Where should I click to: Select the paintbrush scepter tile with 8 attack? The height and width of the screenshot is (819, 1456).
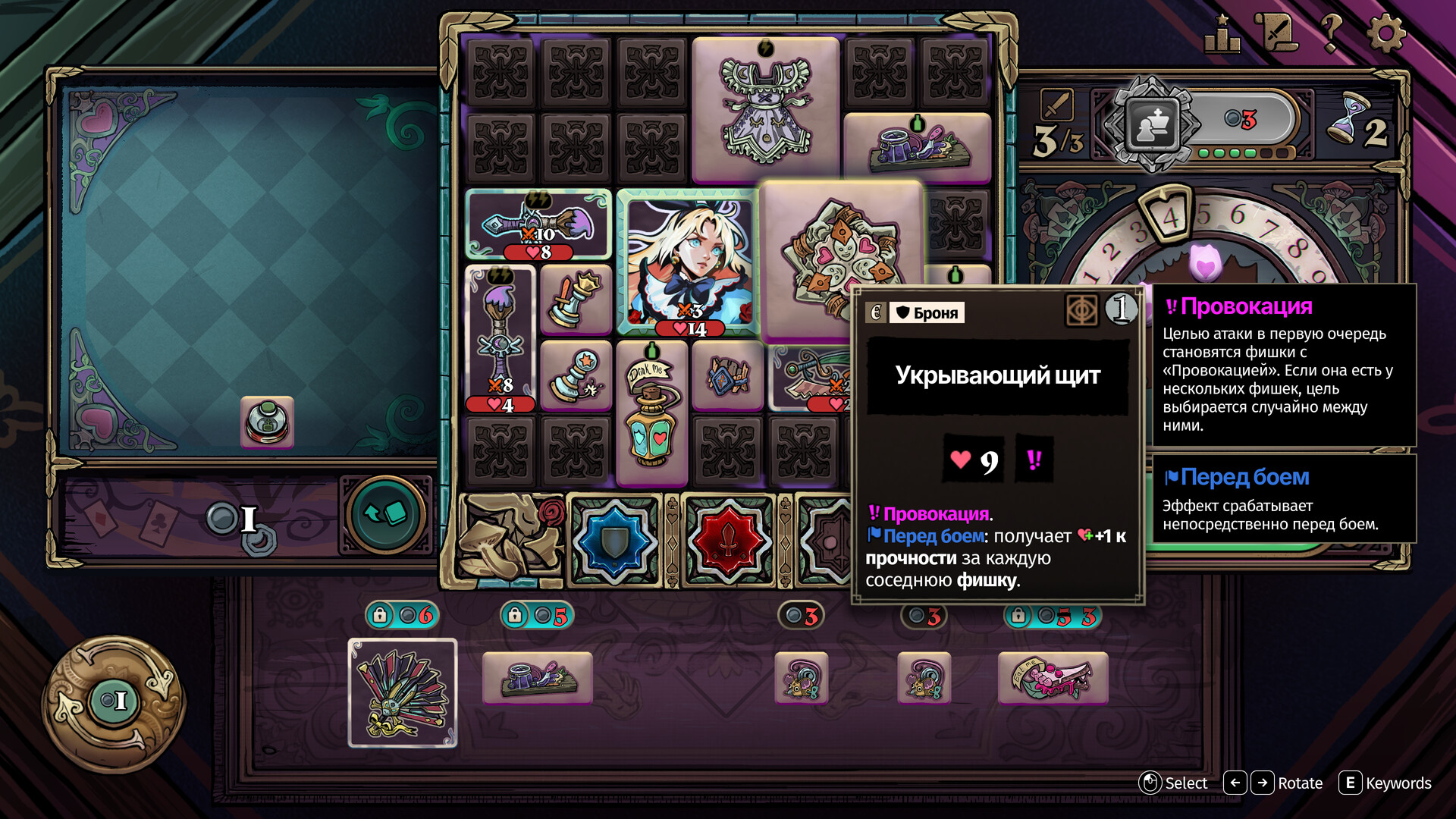click(500, 339)
